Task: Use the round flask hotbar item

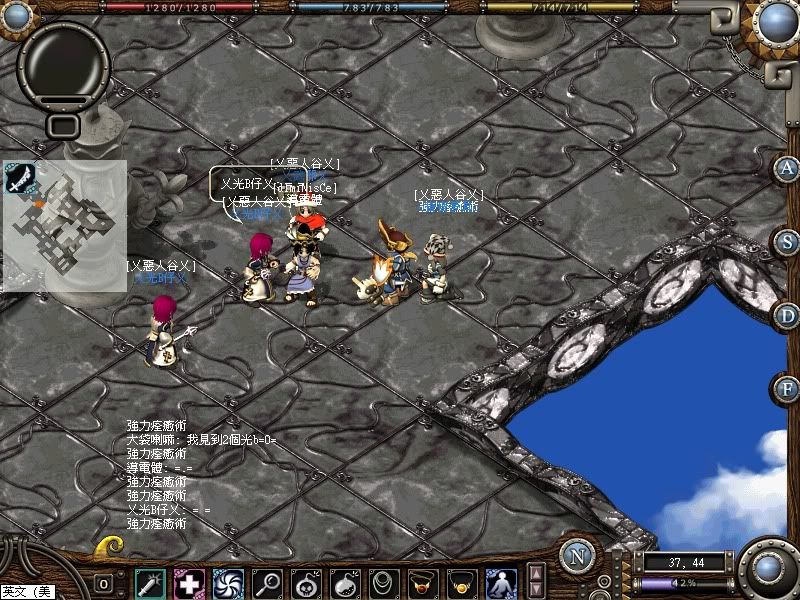Action: click(345, 582)
